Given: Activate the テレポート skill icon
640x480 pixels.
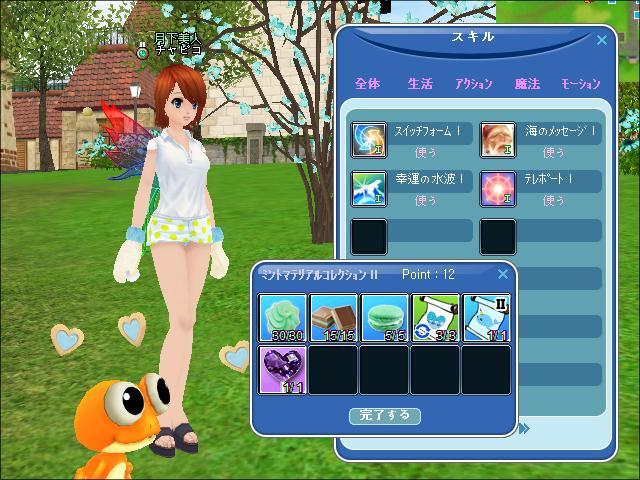Looking at the screenshot, I should [498, 188].
